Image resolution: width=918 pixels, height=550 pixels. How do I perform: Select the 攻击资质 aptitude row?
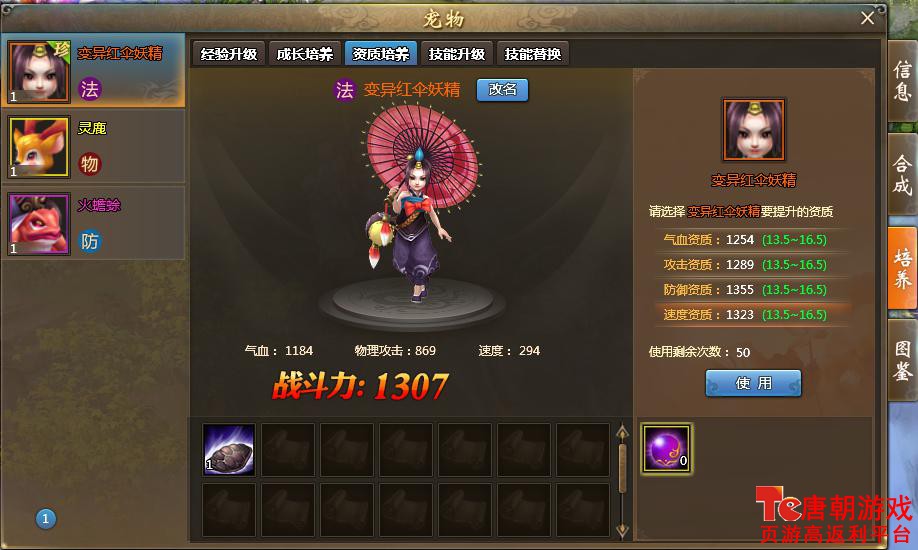[745, 264]
